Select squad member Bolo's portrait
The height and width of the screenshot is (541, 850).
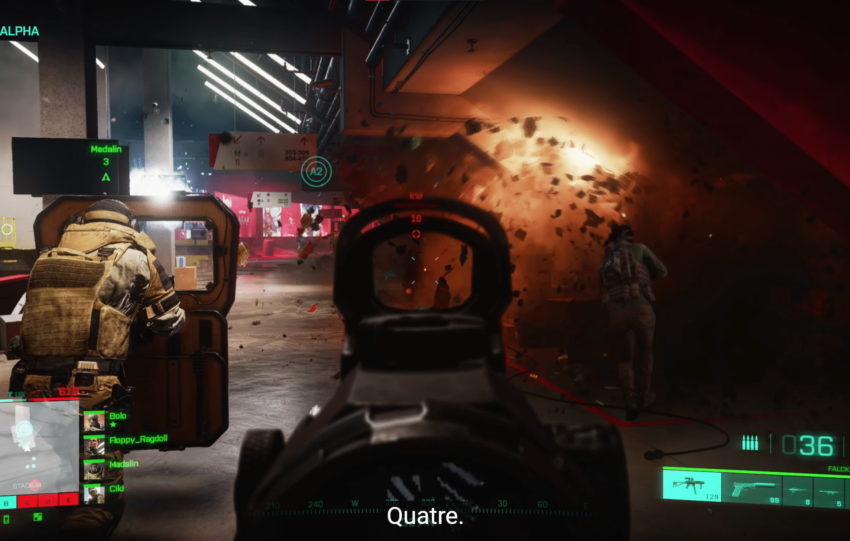click(94, 421)
